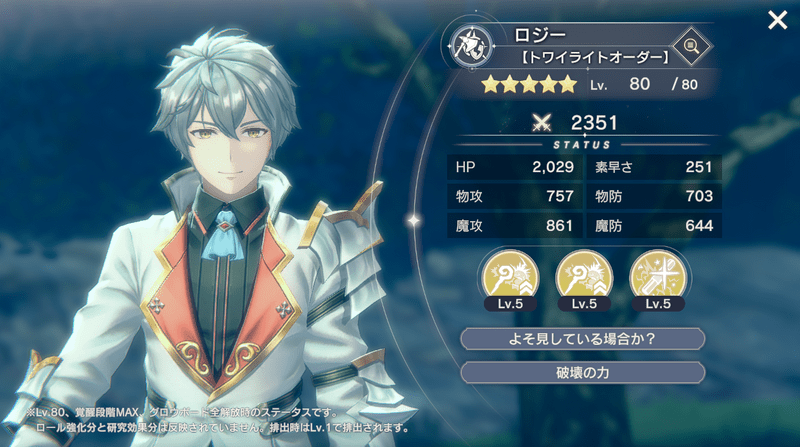The height and width of the screenshot is (447, 800).
Task: Close the character status screen
Action: (776, 20)
